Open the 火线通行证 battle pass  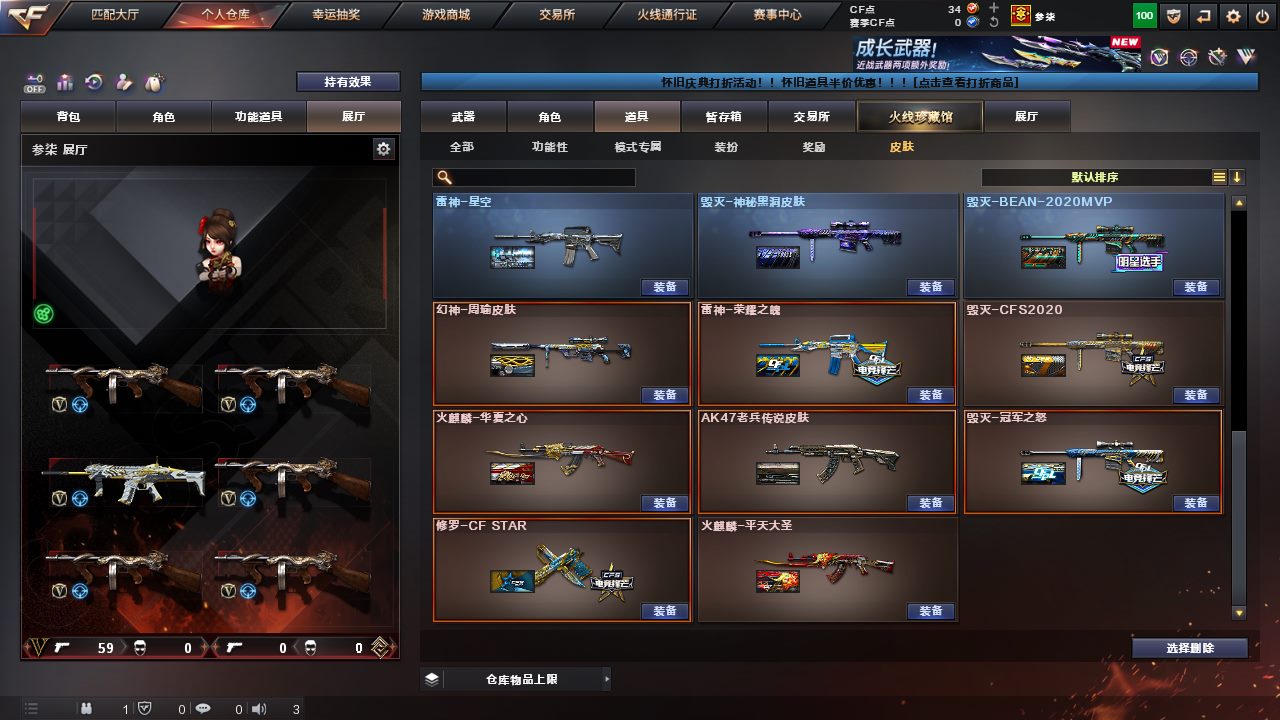pos(667,15)
